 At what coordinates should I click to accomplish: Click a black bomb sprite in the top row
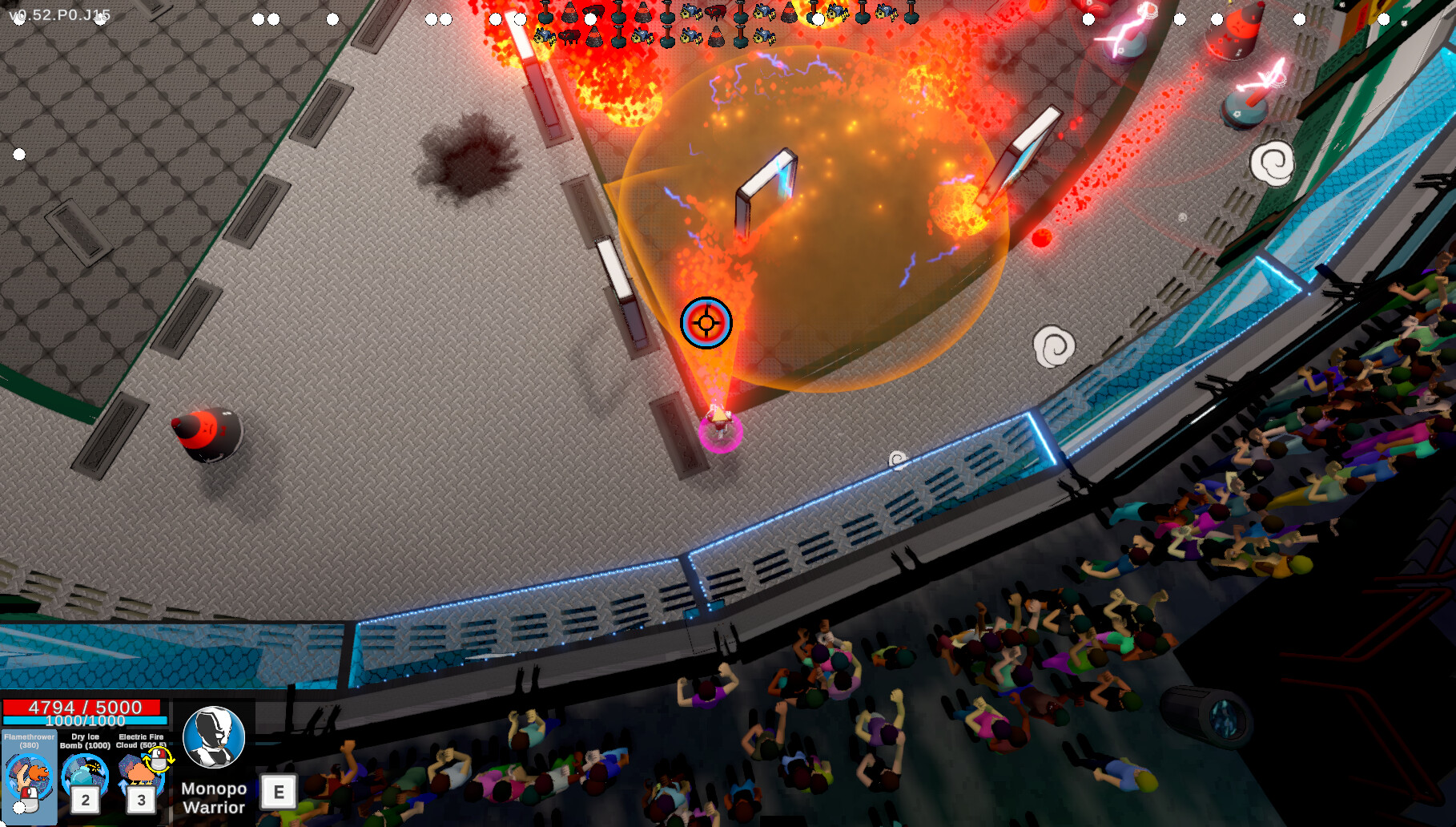[545, 18]
